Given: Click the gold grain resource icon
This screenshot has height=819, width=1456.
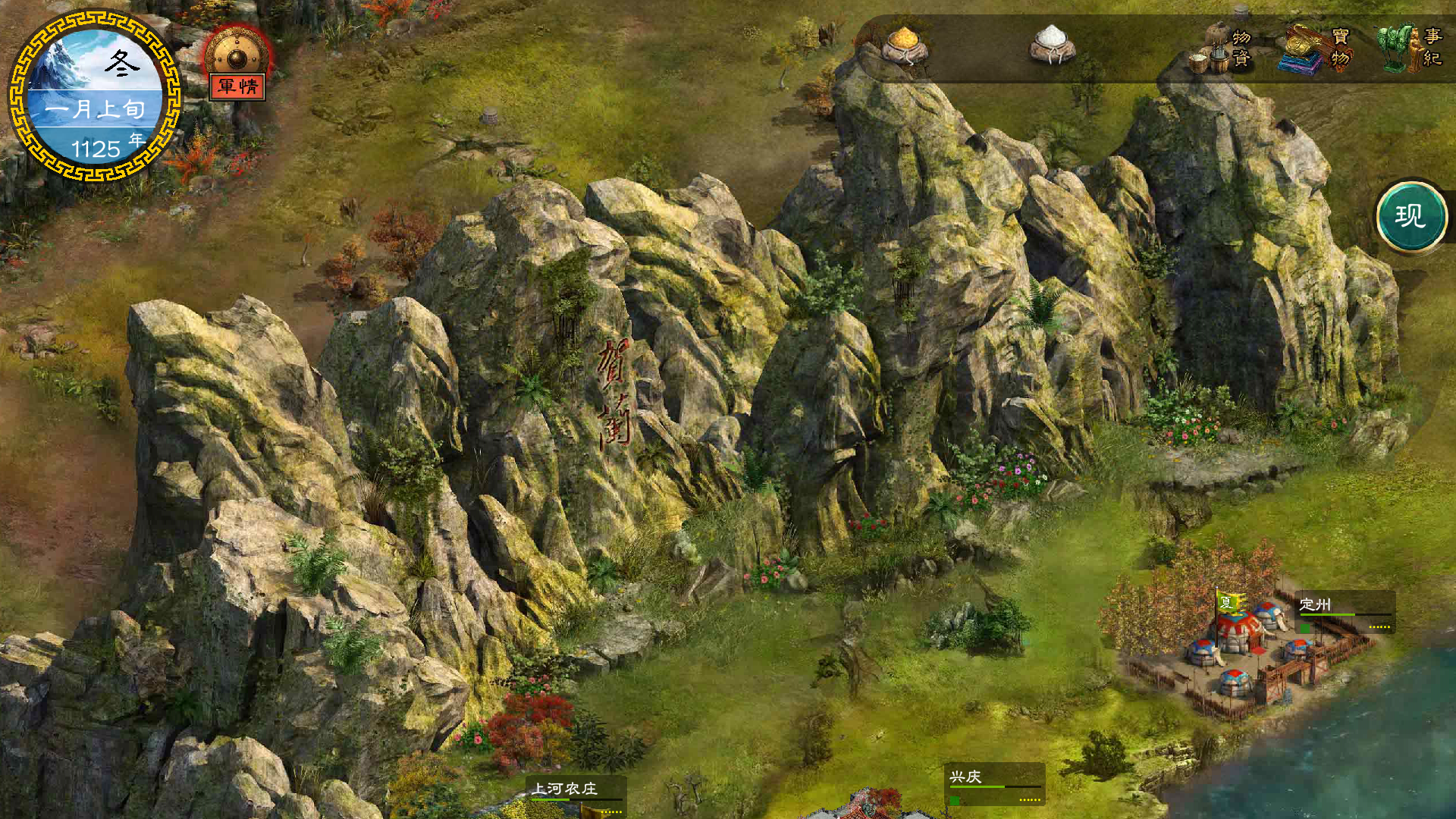Looking at the screenshot, I should coord(905,45).
